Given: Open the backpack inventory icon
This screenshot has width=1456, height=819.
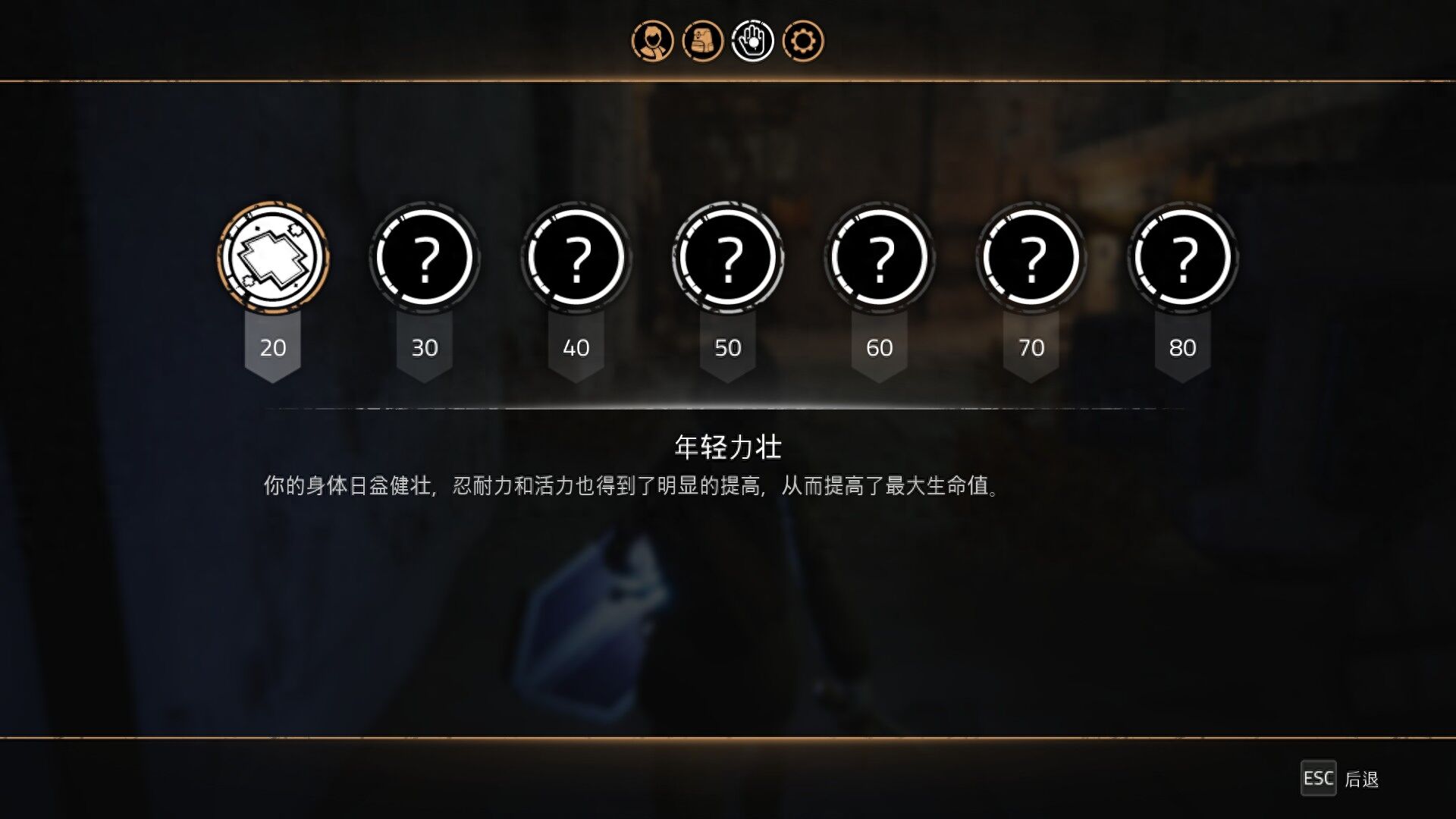Looking at the screenshot, I should (702, 42).
